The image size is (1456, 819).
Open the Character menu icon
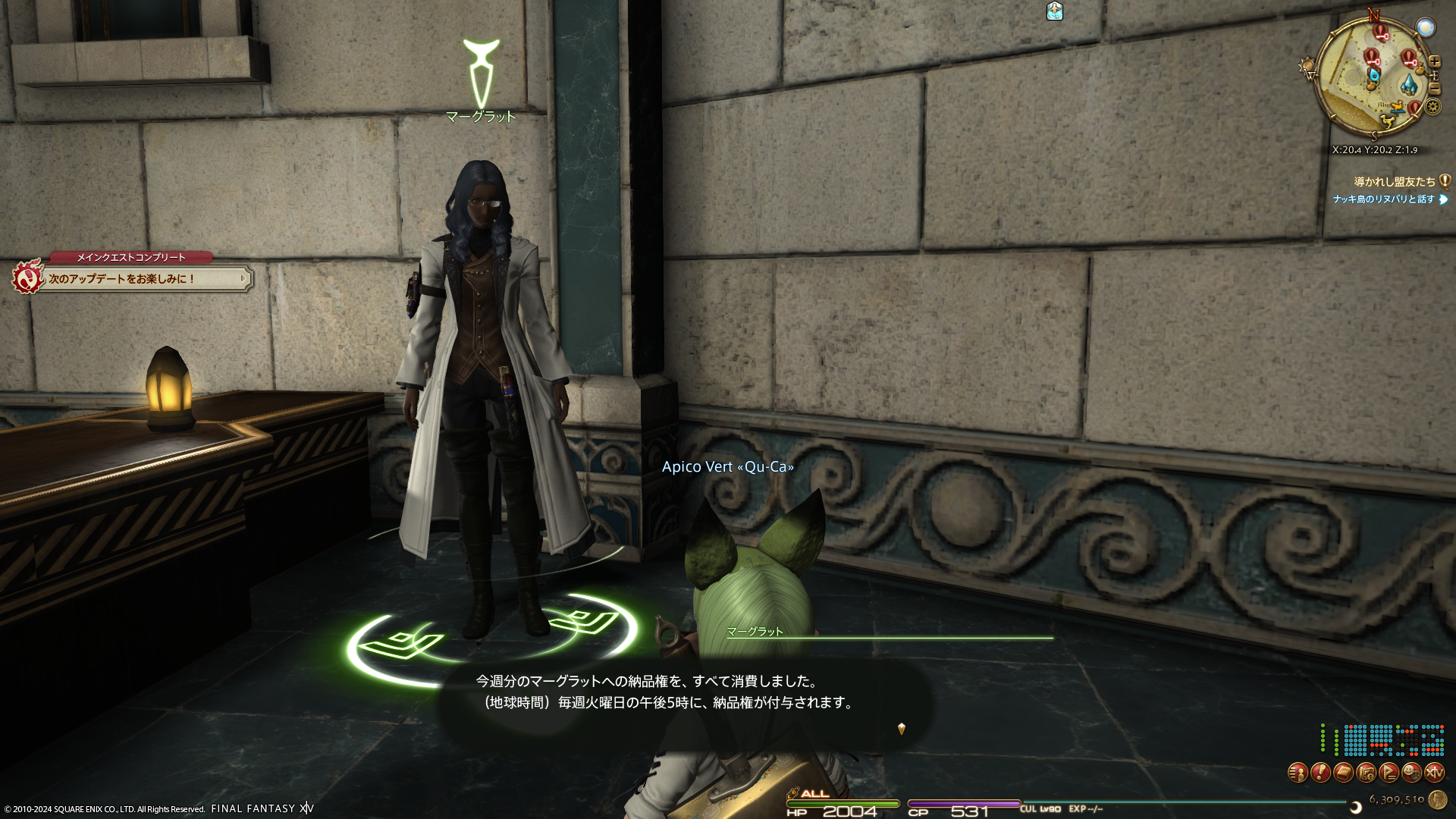1298,773
